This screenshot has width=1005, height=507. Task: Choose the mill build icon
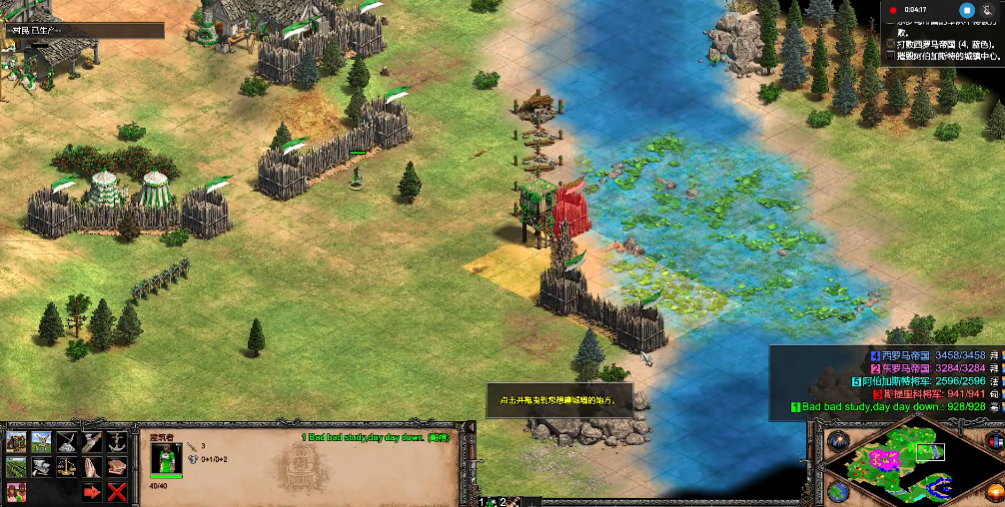[41, 441]
